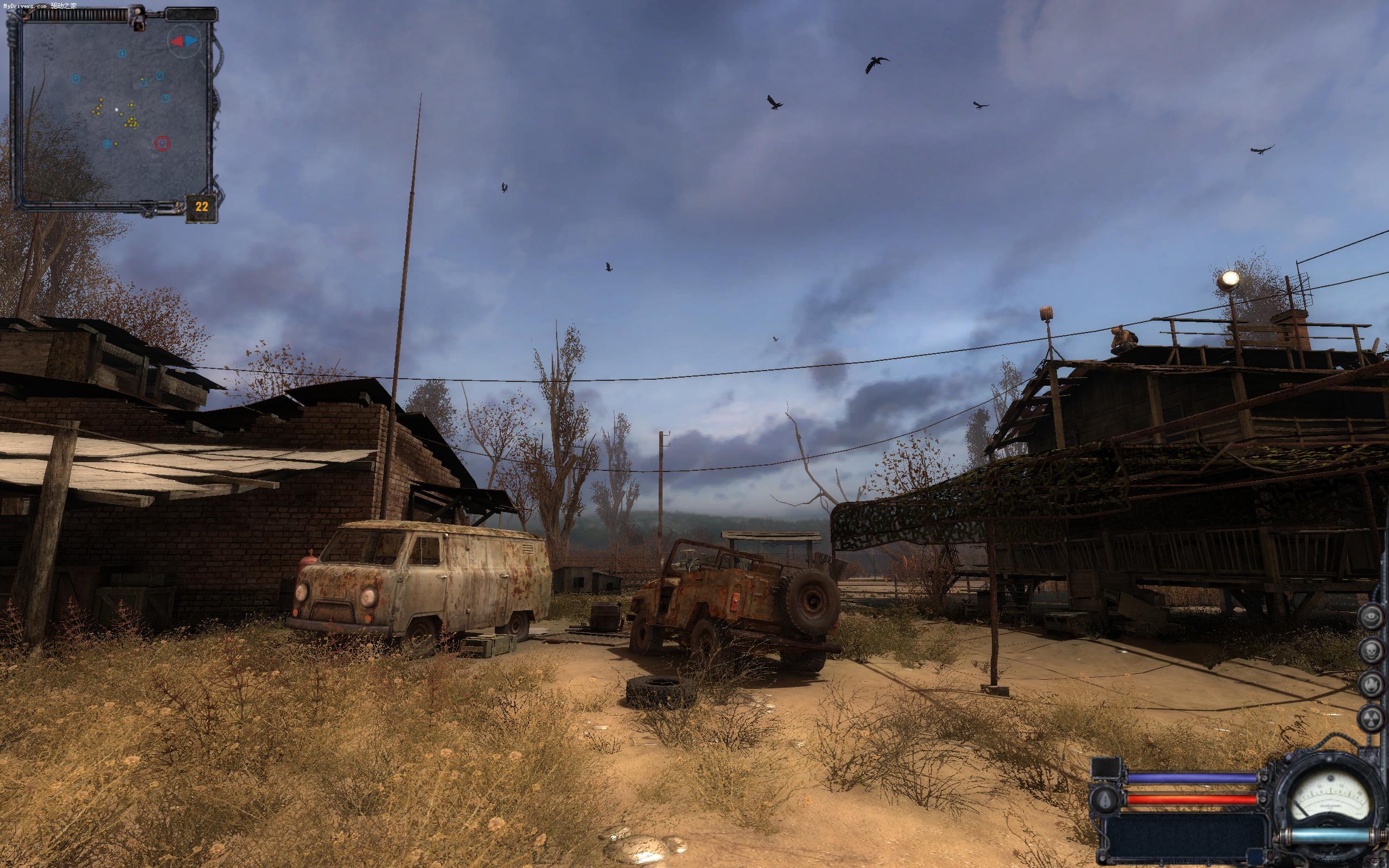Select the radiation trefoil indicator icon
1389x868 pixels.
1370,718
